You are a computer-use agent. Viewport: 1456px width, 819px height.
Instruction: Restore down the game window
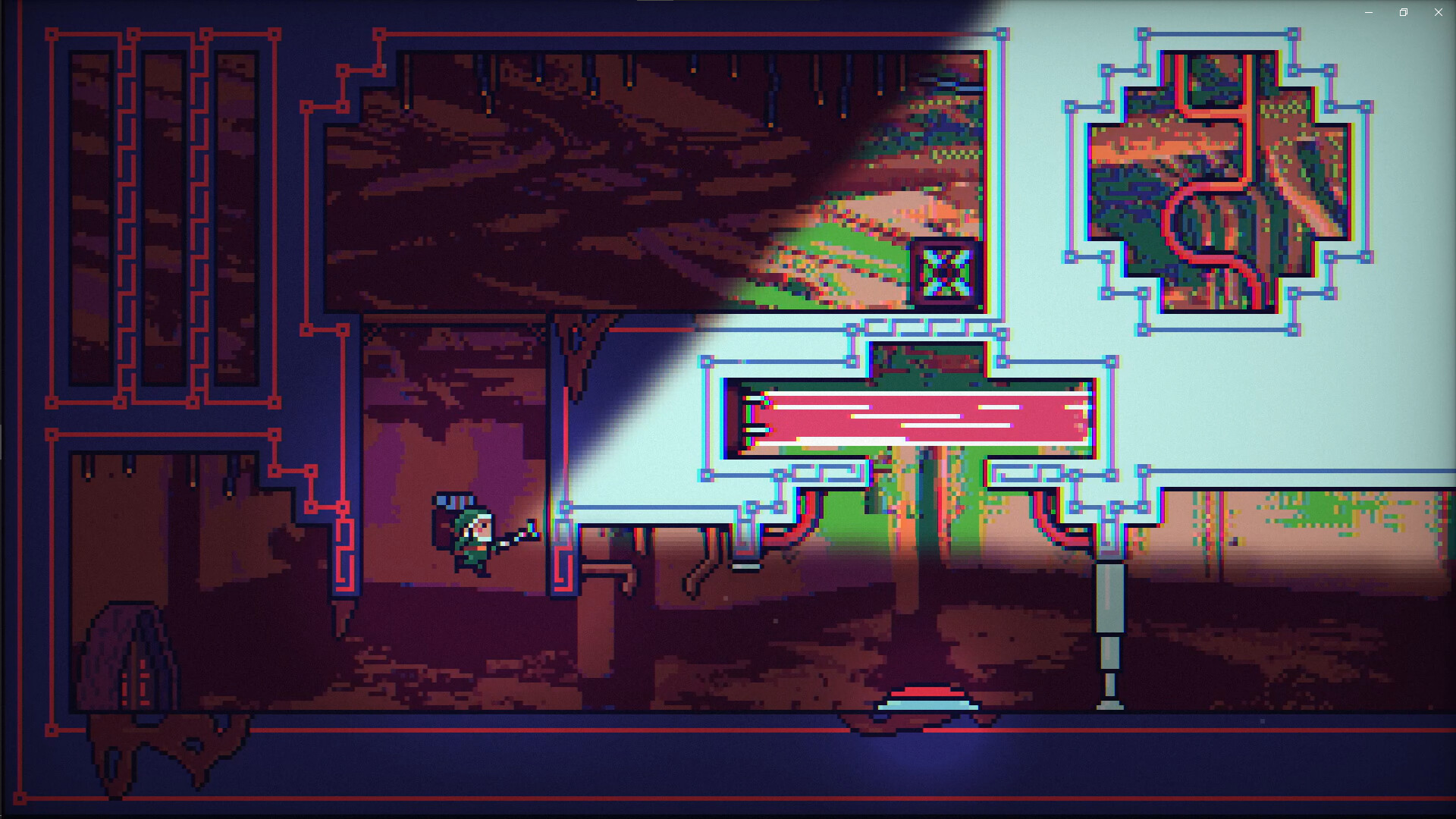[x=1403, y=12]
